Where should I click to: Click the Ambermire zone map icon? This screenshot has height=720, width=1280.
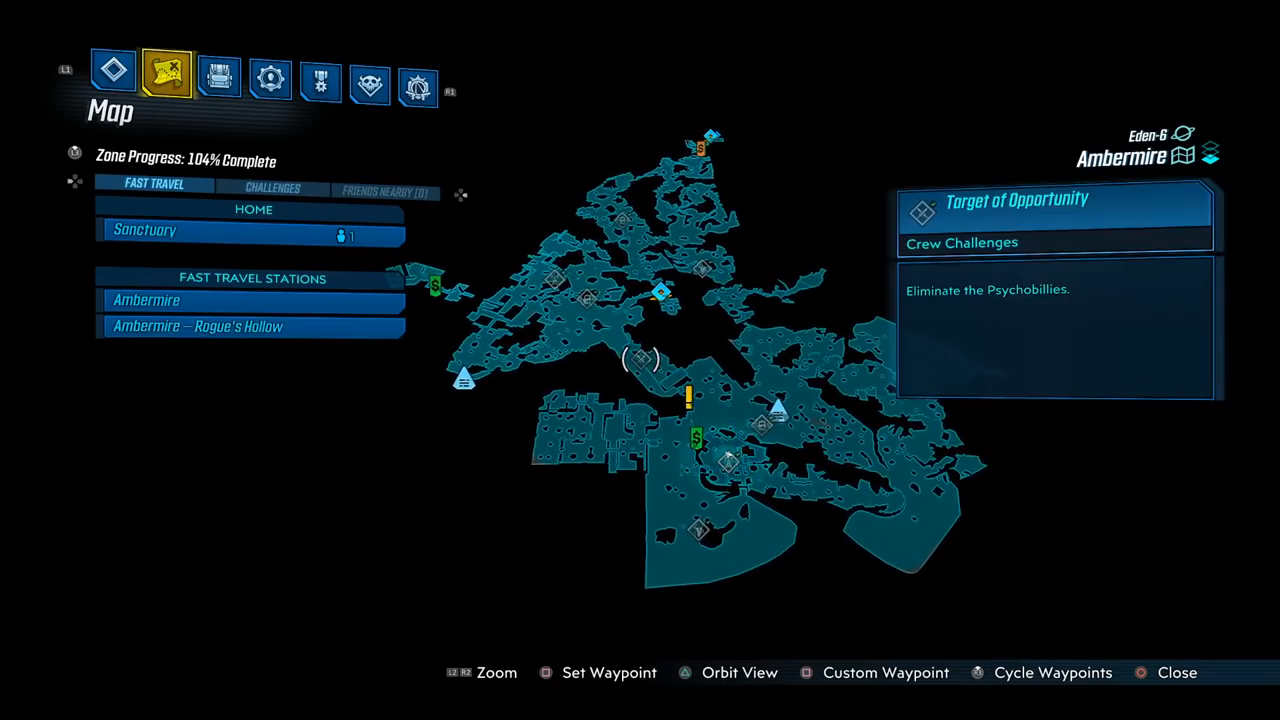click(x=1183, y=156)
